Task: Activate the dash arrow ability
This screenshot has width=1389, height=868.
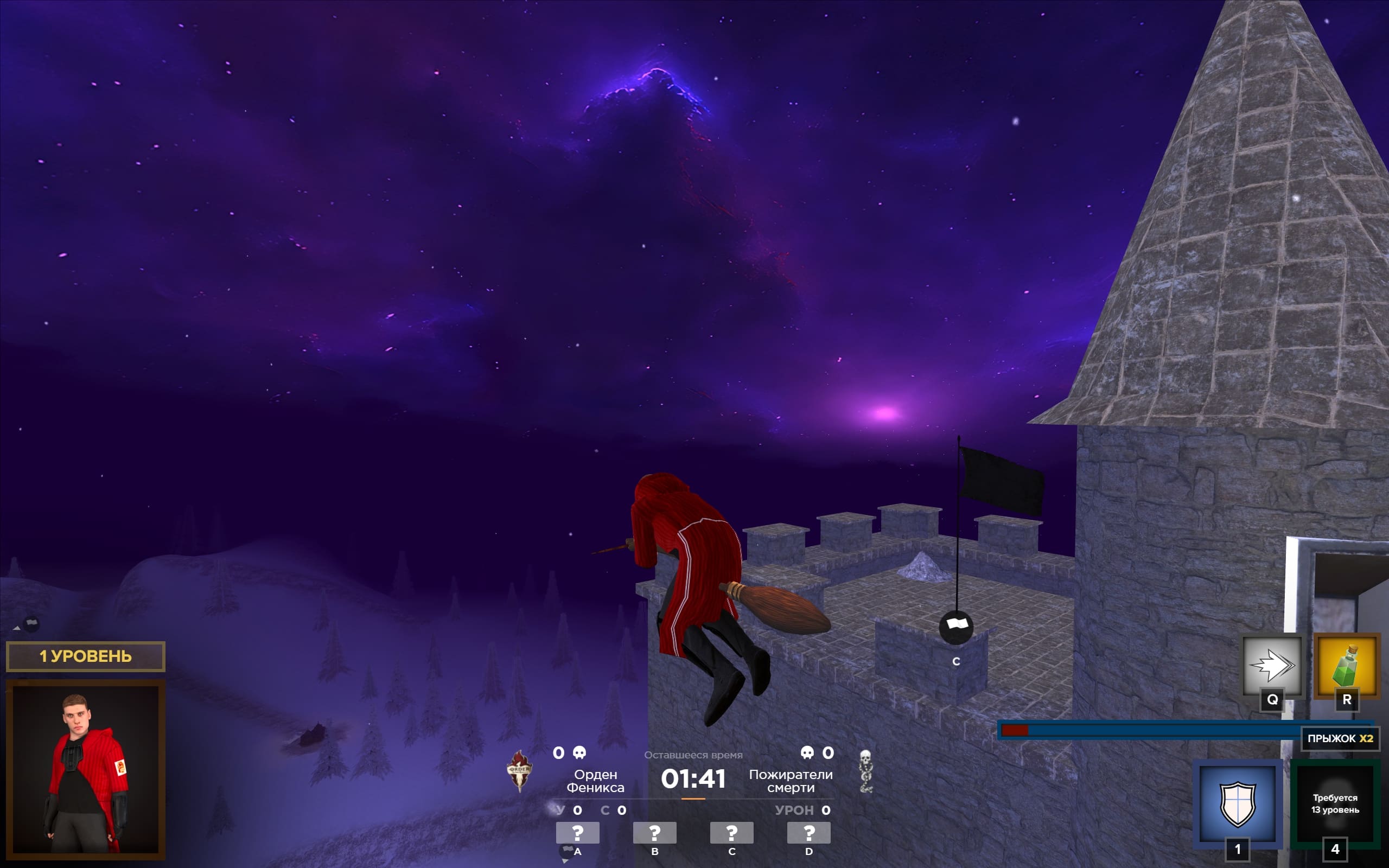Action: pos(1271,666)
